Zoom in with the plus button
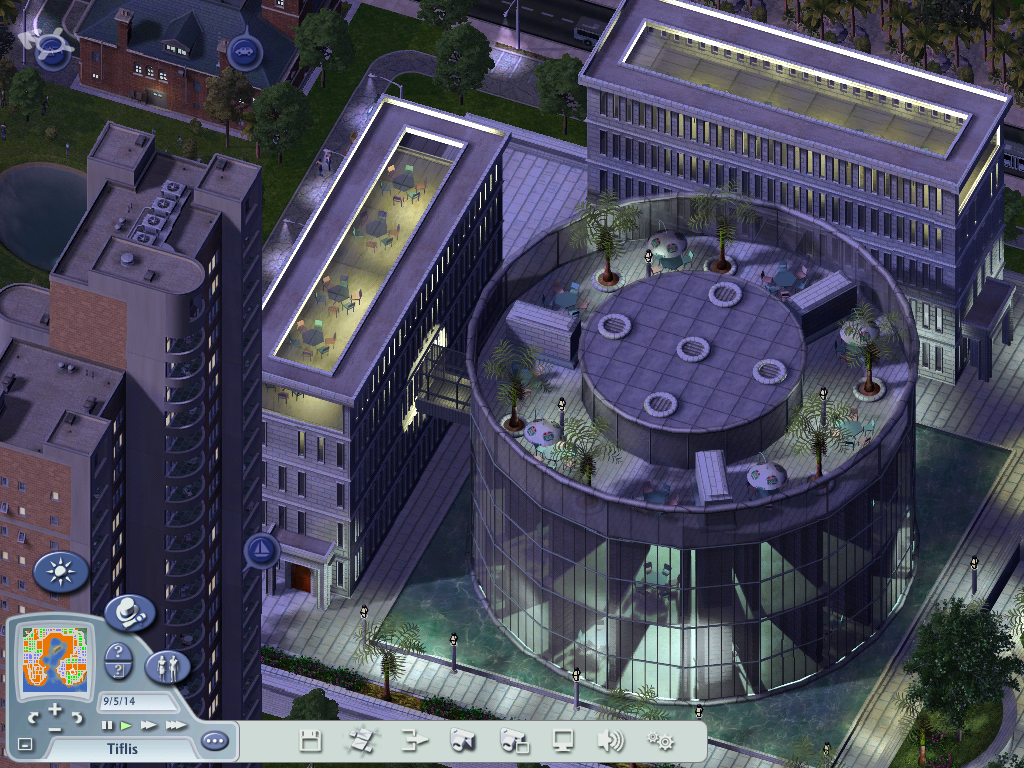 (54, 711)
